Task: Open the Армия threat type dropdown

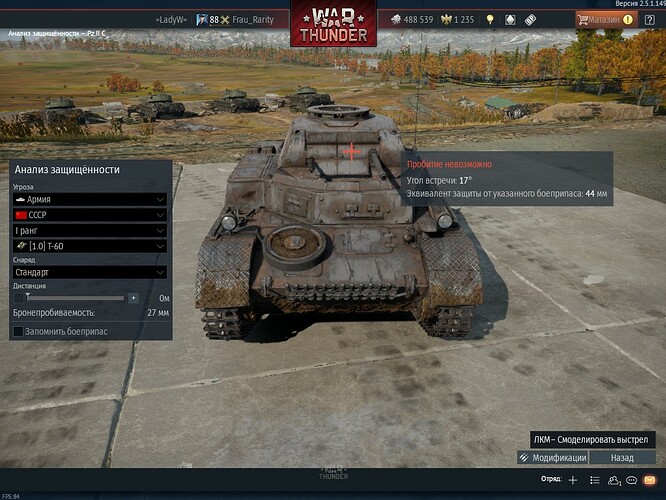Action: click(x=88, y=199)
